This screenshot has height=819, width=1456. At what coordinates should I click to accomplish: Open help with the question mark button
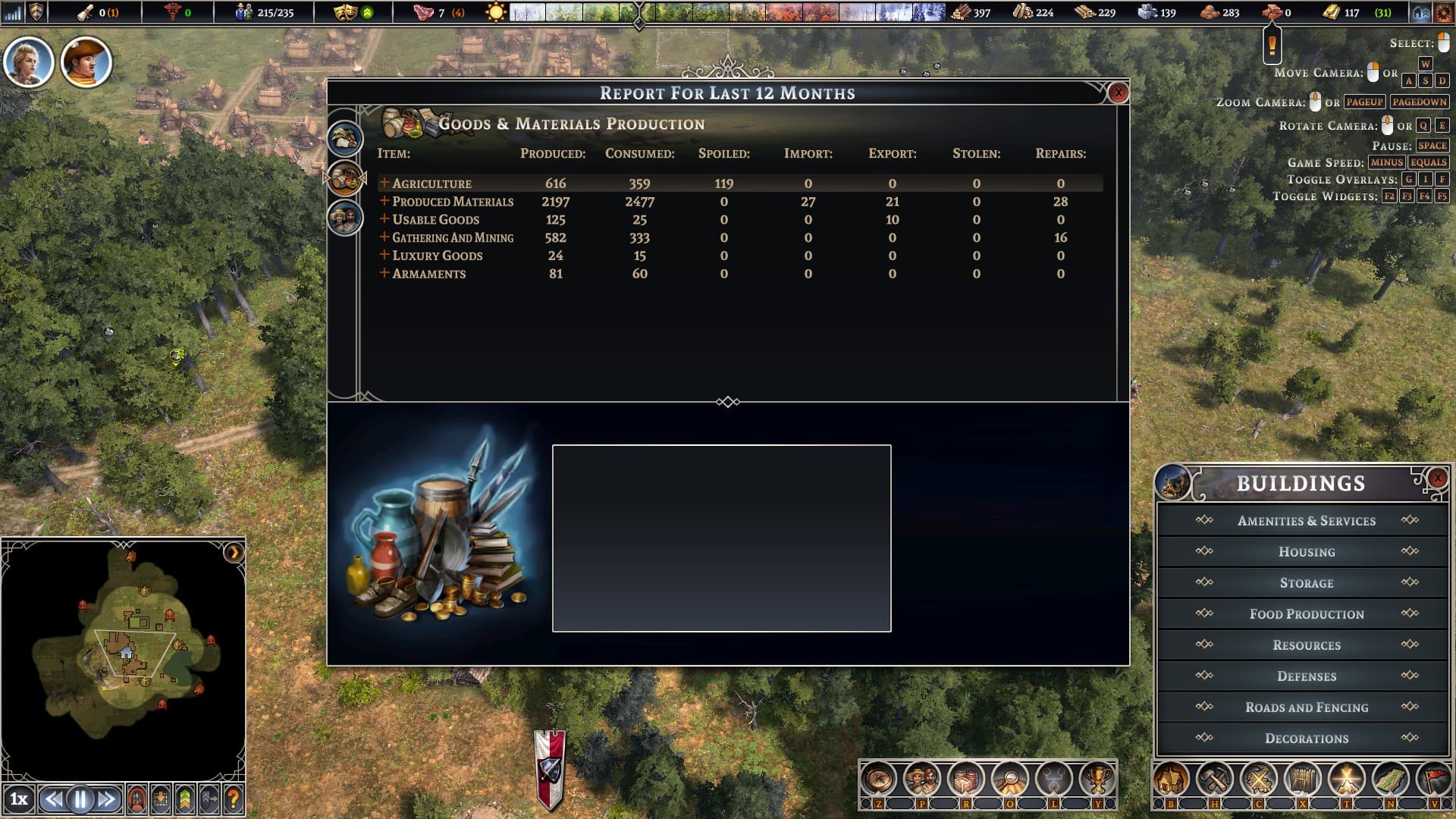coord(234,799)
